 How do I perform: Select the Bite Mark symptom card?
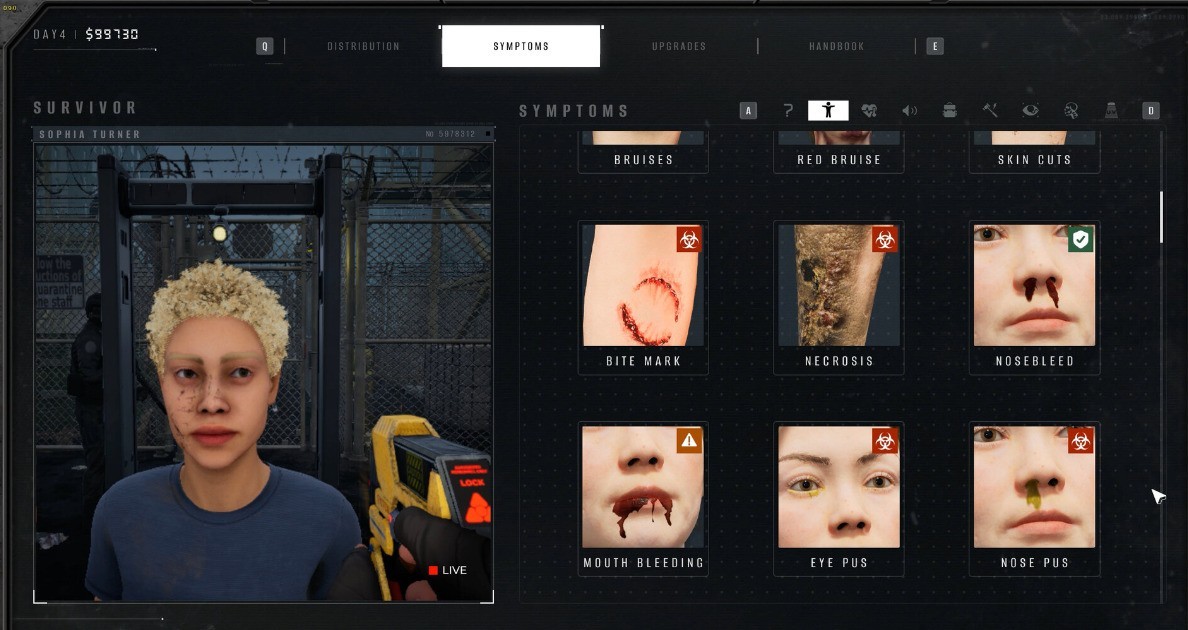[x=643, y=297]
